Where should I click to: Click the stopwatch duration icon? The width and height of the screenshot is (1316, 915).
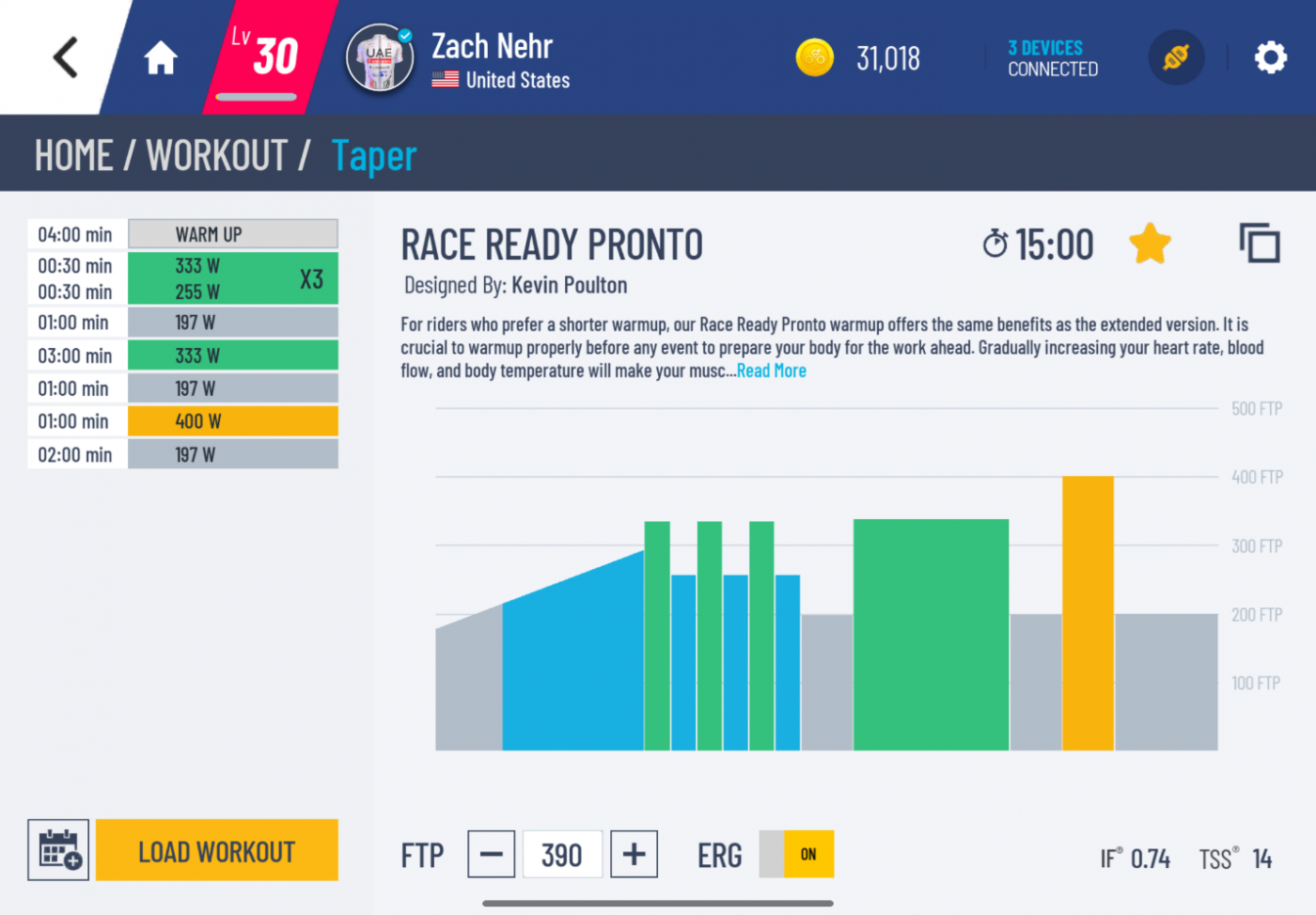tap(995, 243)
